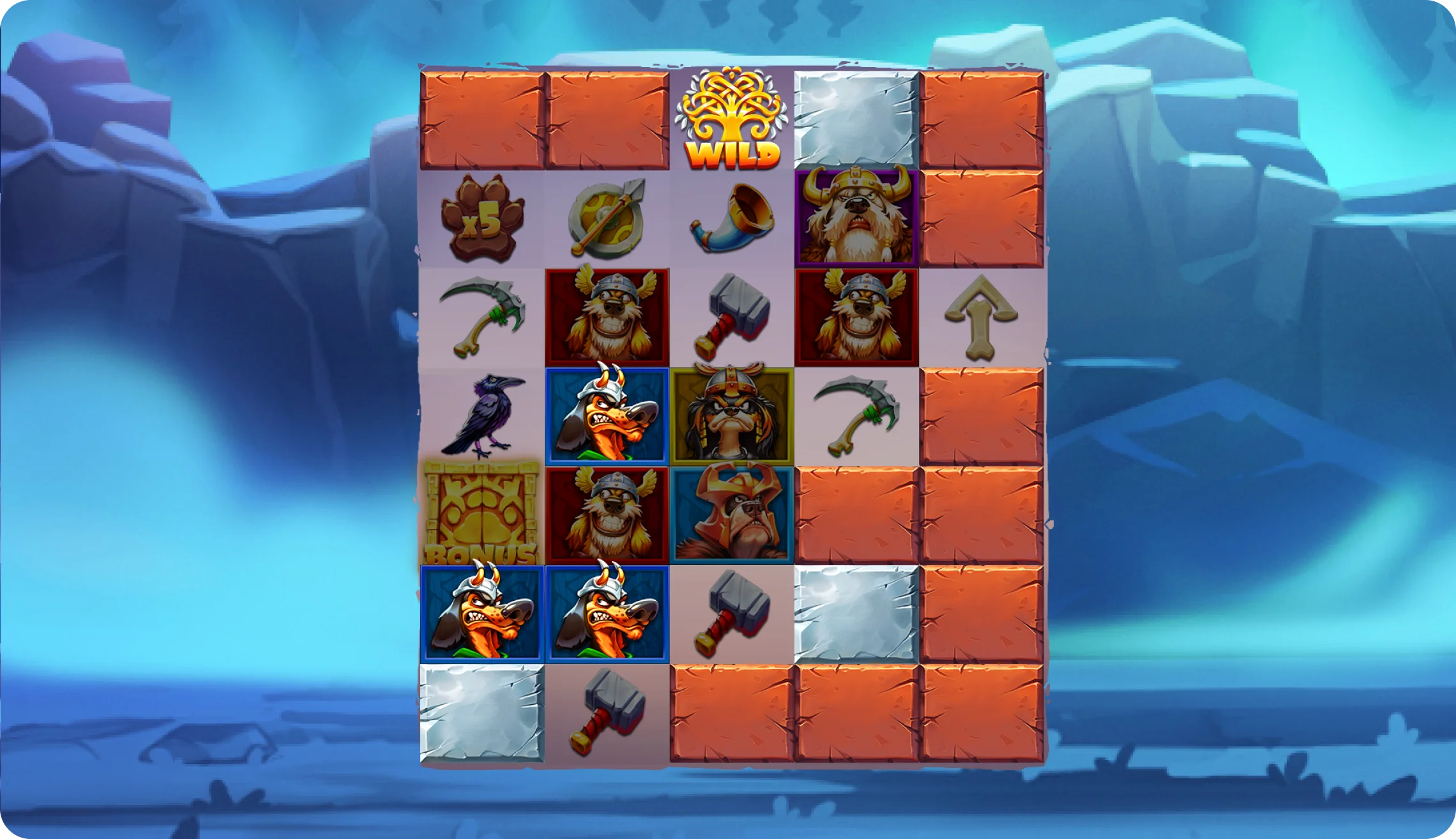1456x839 pixels.
Task: Click the x5 paw multiplier tile
Action: pos(483,218)
